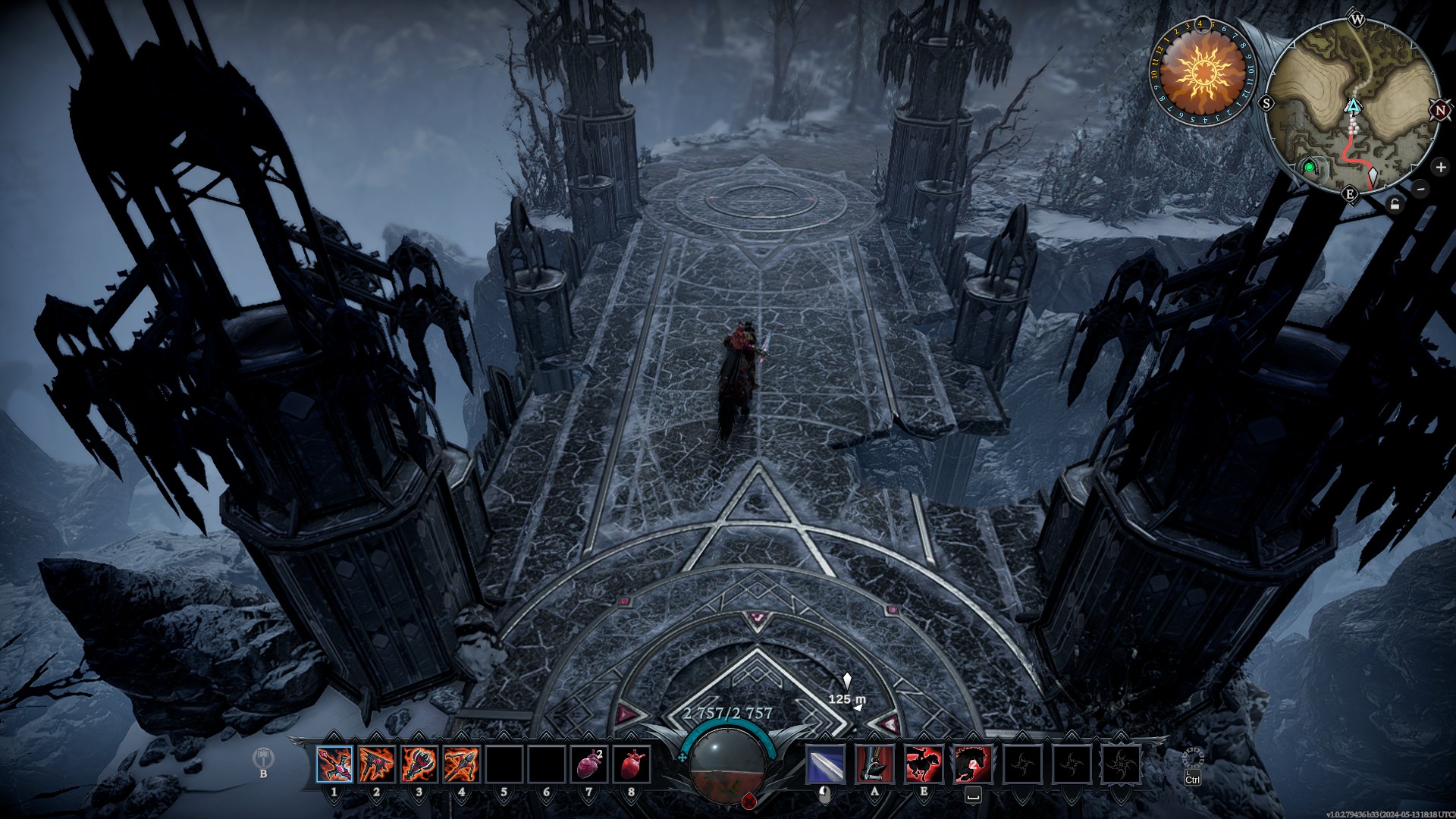Zoom in the minimap with plus button
The height and width of the screenshot is (819, 1456).
click(1440, 167)
